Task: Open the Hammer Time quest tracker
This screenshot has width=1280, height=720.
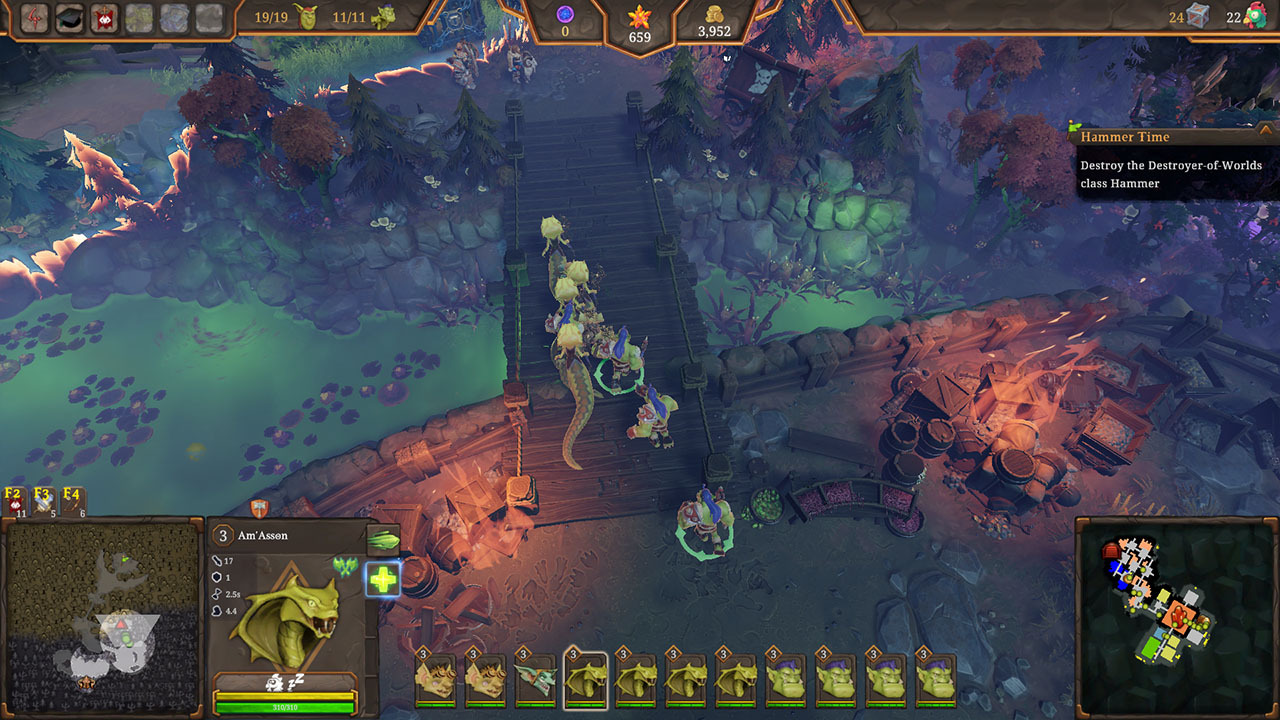Action: 1172,137
